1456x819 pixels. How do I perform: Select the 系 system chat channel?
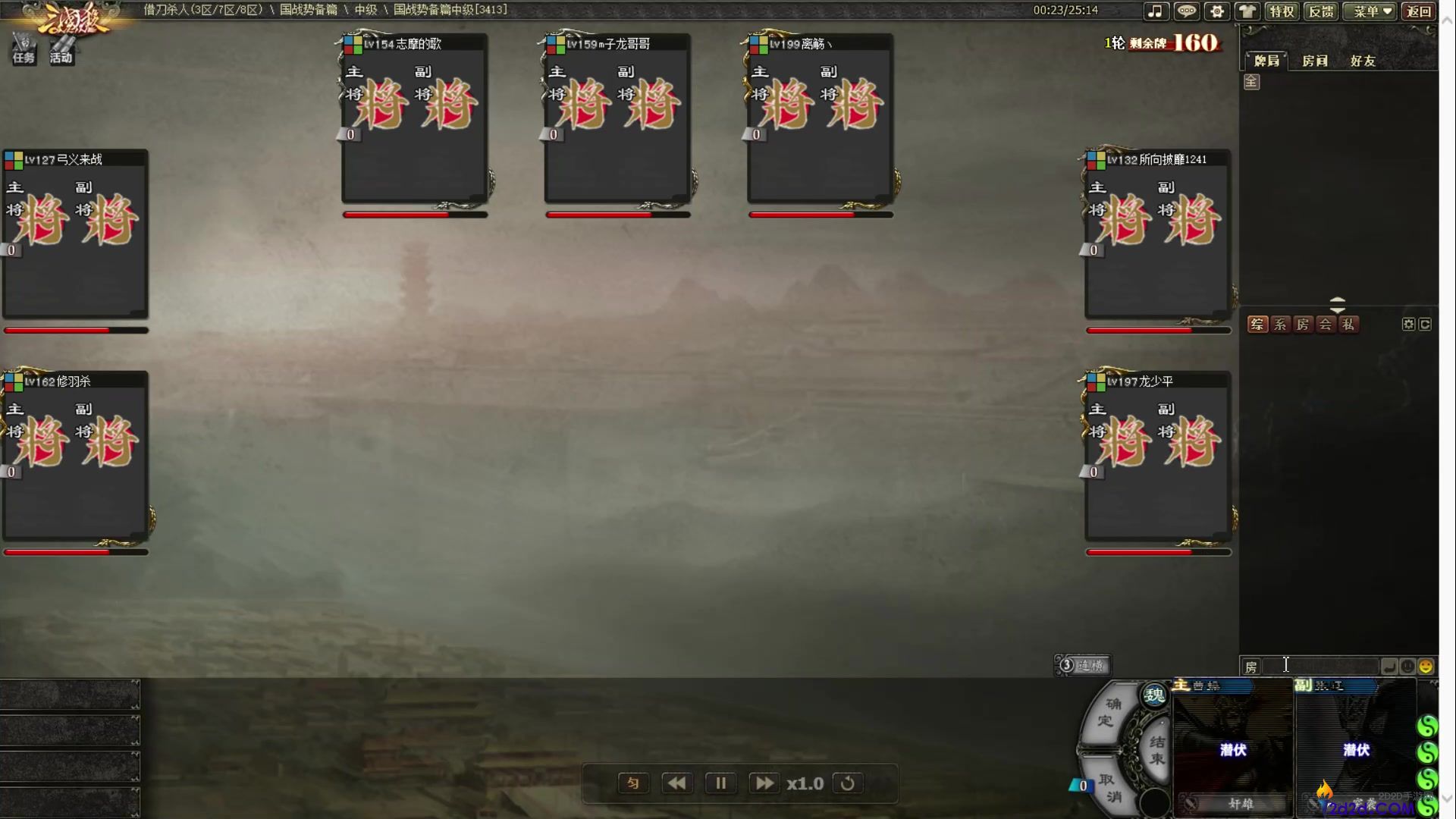pyautogui.click(x=1280, y=325)
